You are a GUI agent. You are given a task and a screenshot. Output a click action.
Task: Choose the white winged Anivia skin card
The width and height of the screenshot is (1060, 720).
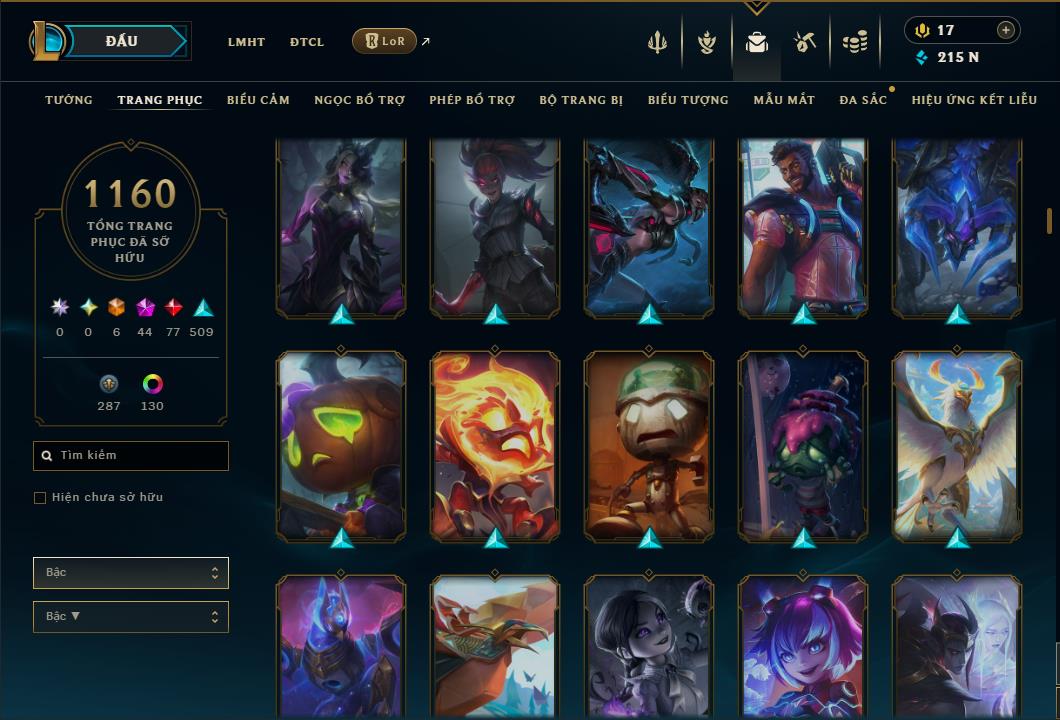click(957, 445)
